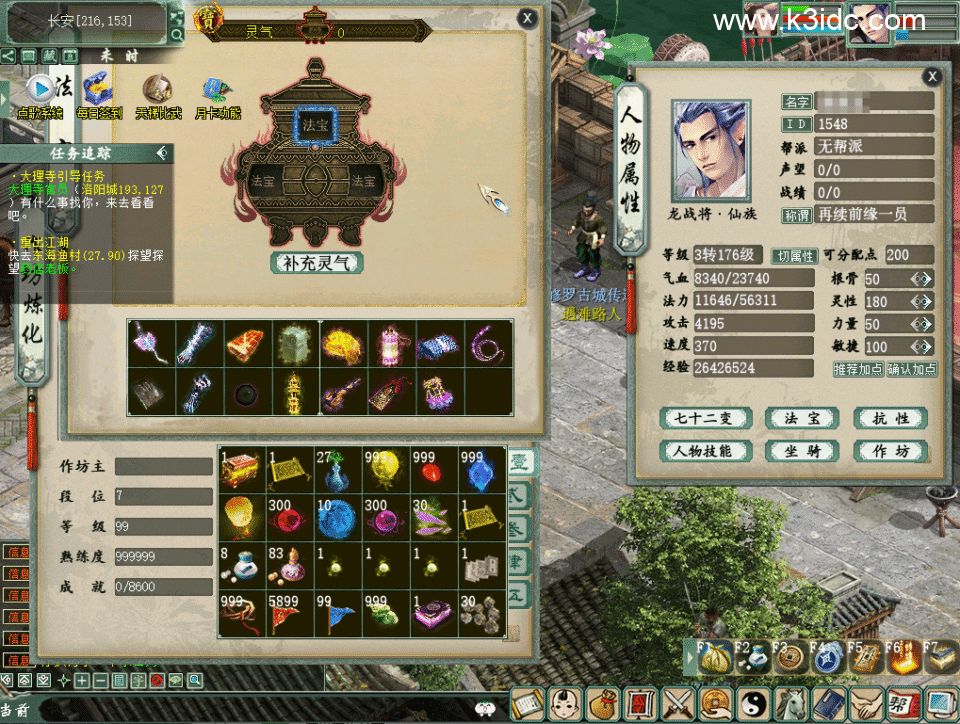Close the character attributes panel
This screenshot has height=724, width=960.
(932, 76)
